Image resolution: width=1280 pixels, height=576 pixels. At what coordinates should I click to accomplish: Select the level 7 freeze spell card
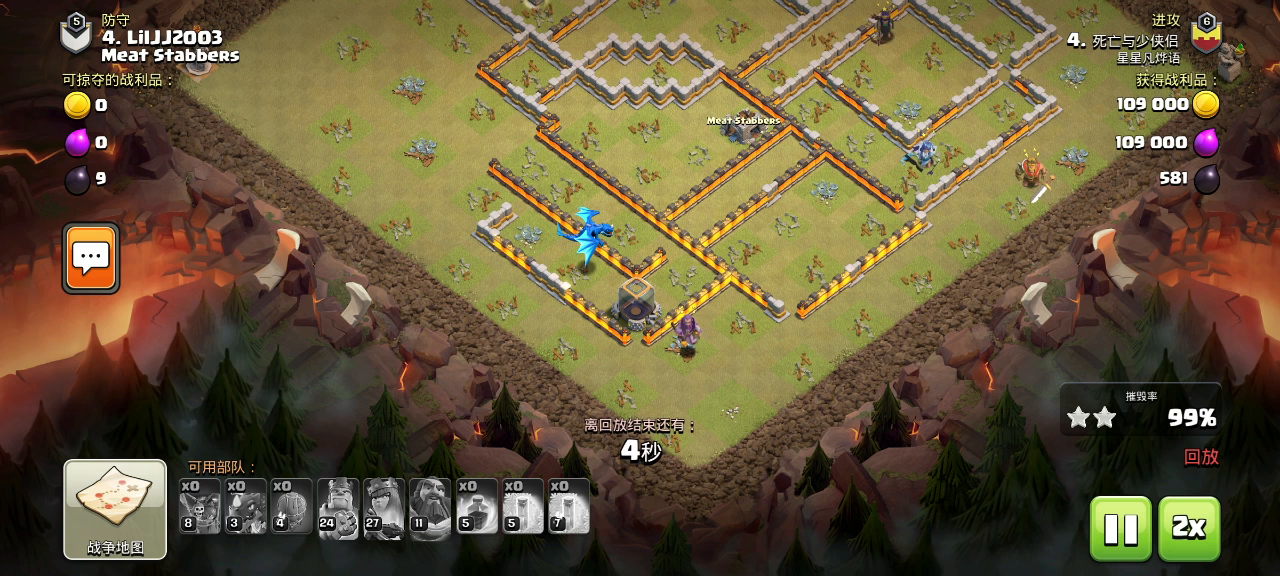pyautogui.click(x=569, y=508)
